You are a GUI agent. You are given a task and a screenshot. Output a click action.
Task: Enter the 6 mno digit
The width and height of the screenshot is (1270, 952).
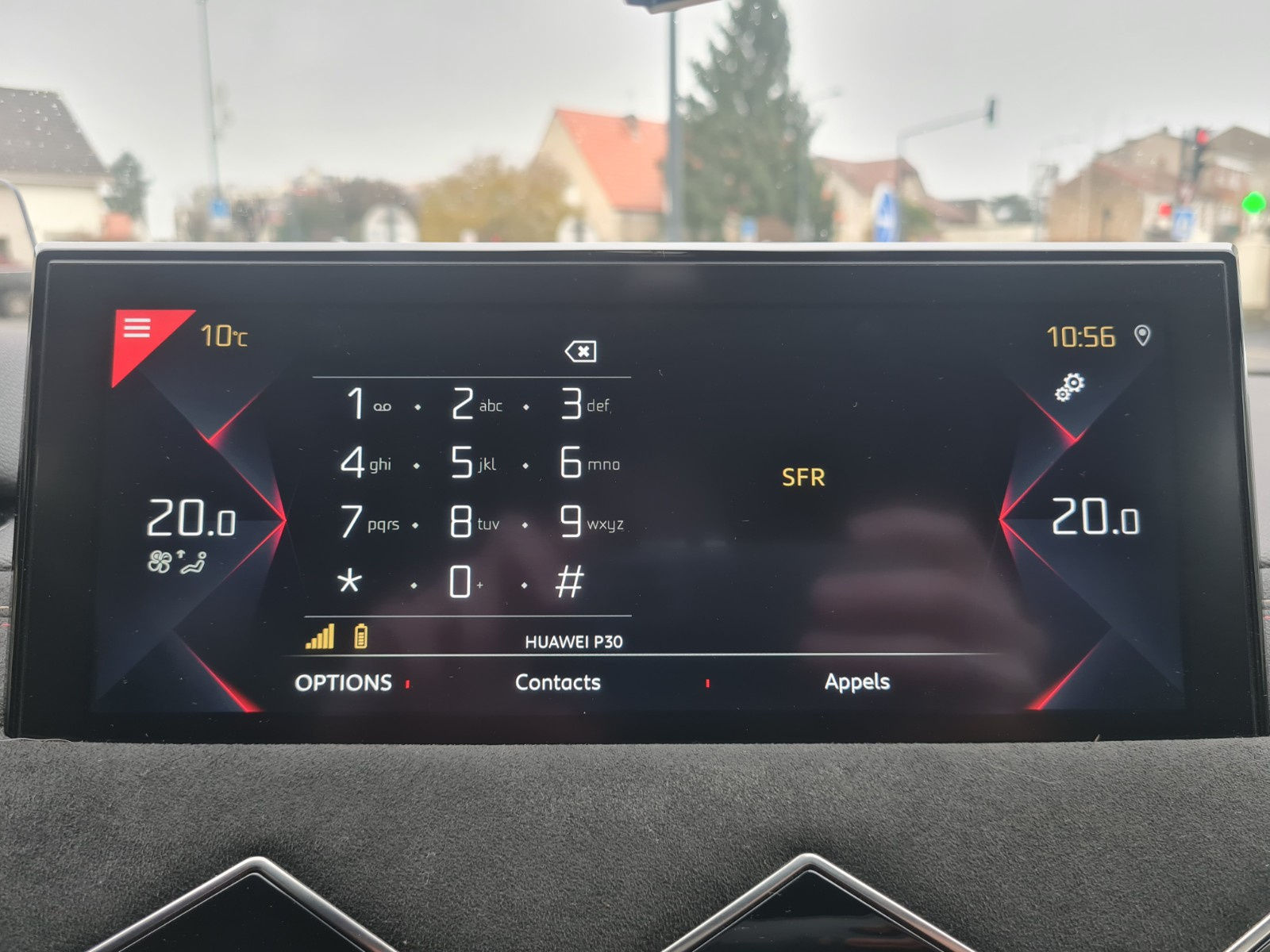[x=586, y=463]
